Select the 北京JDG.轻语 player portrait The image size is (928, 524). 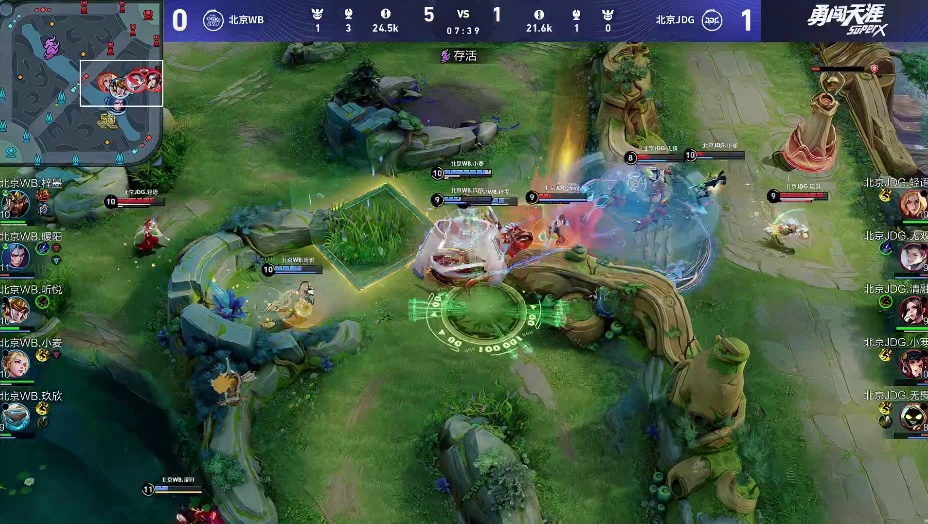pyautogui.click(x=913, y=205)
